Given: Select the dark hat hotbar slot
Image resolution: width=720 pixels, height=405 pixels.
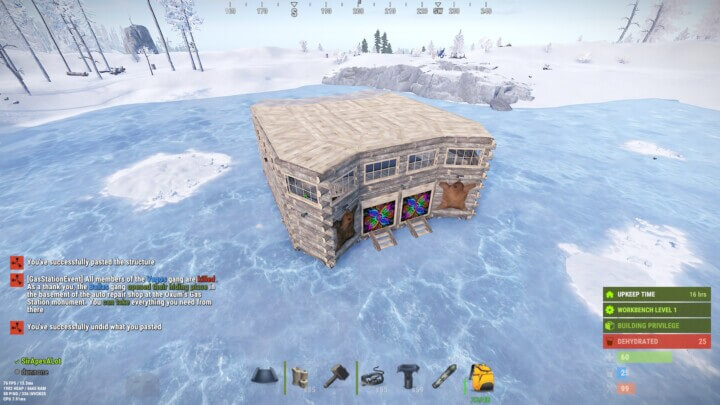Looking at the screenshot, I should [x=265, y=376].
